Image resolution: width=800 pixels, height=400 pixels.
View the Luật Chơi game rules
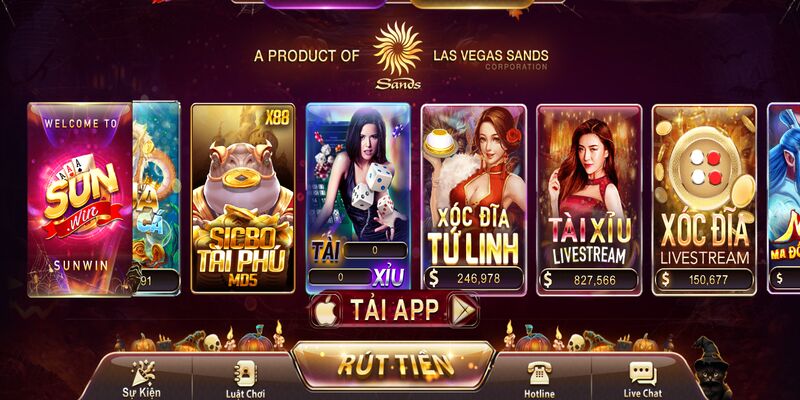245,380
